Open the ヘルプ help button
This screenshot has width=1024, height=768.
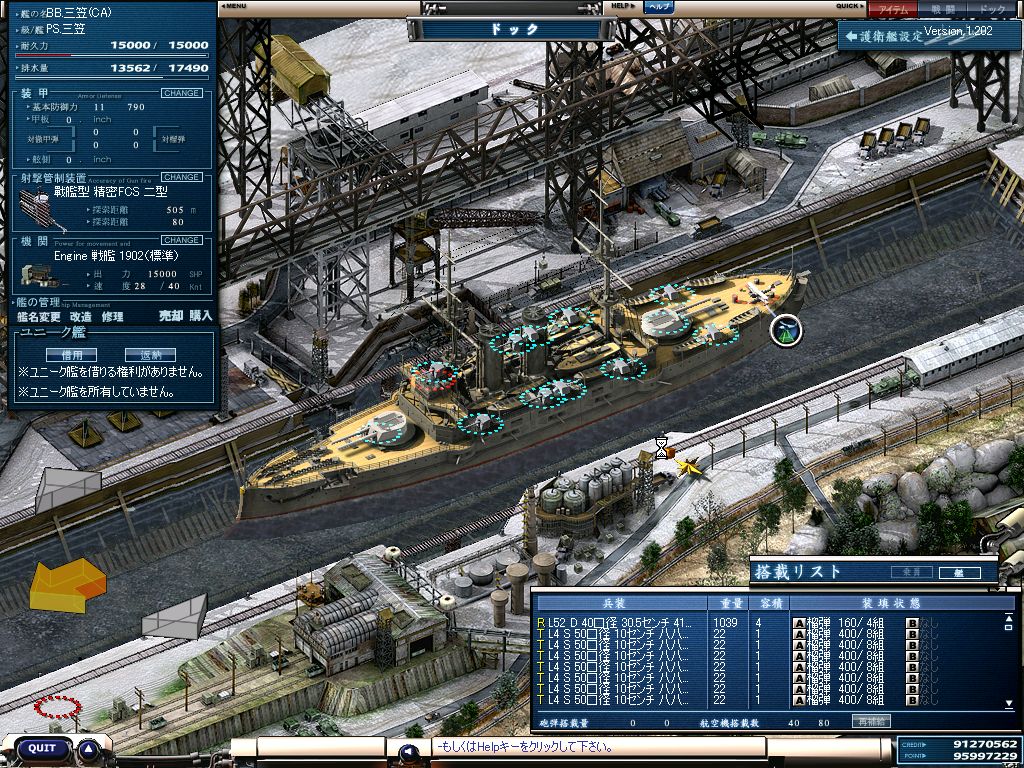pyautogui.click(x=657, y=6)
